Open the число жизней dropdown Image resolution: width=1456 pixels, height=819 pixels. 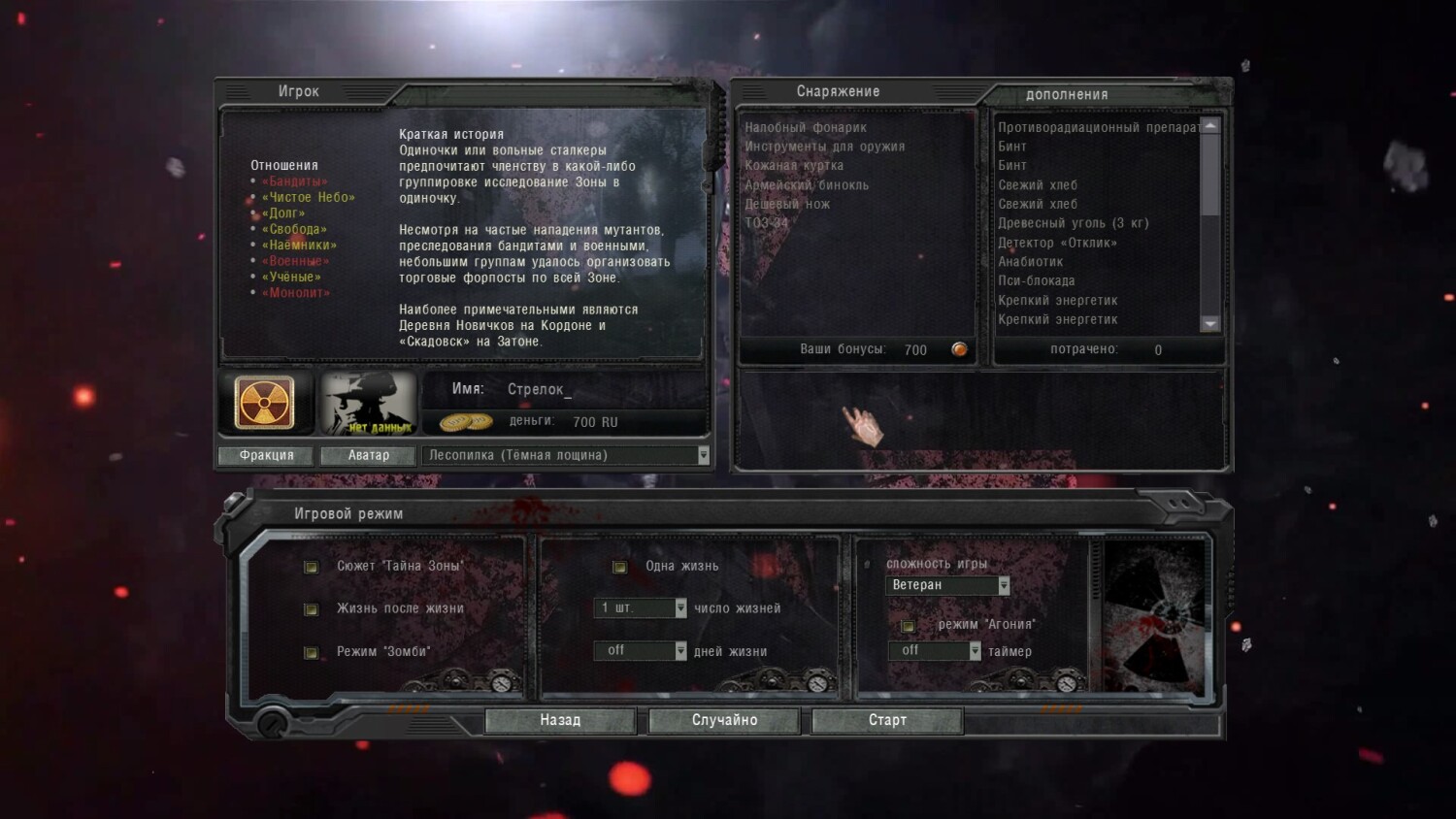coord(680,608)
